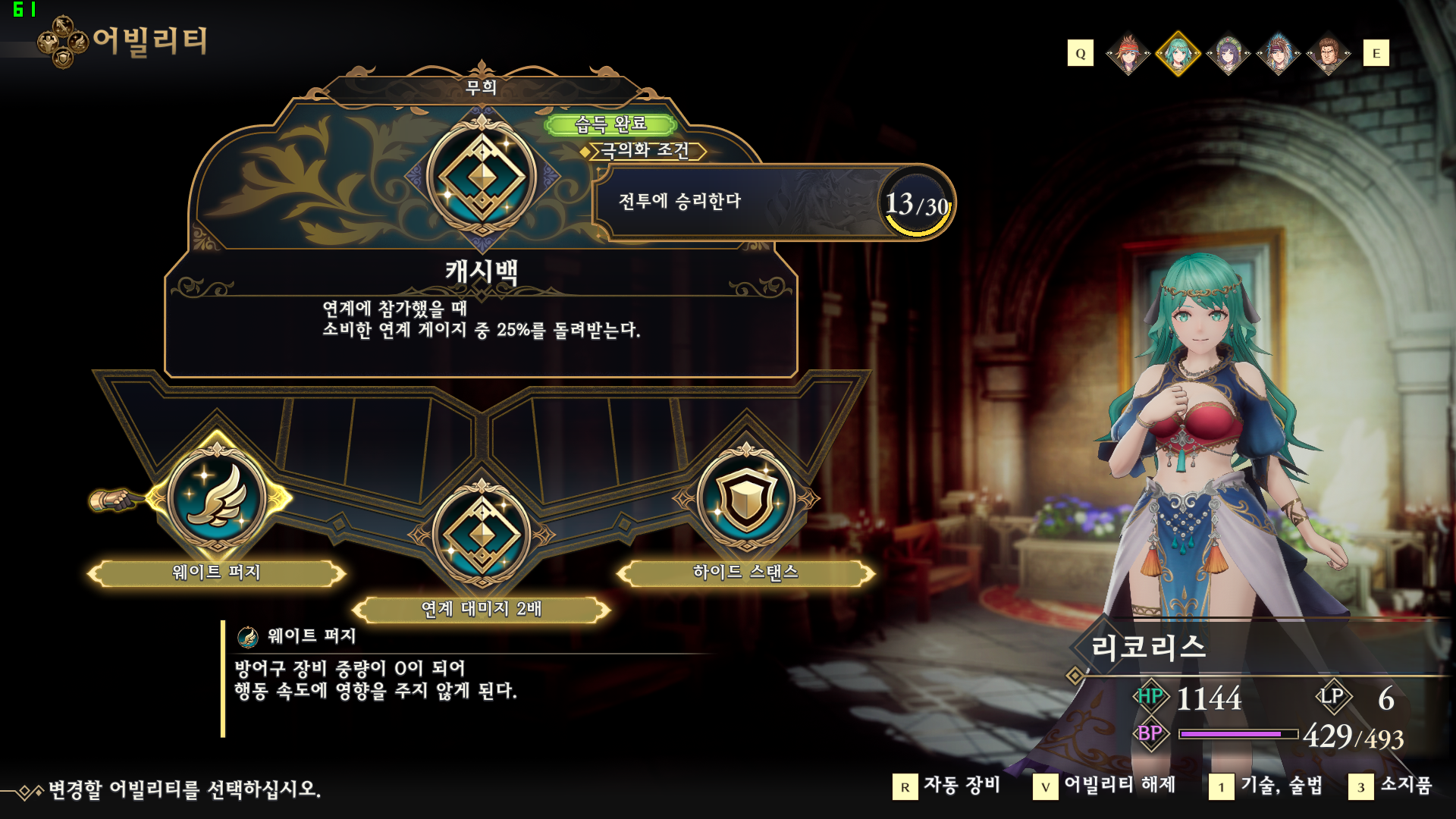The width and height of the screenshot is (1456, 819).
Task: Choose the 연계 대미지 2배 ability slot
Action: (x=482, y=535)
